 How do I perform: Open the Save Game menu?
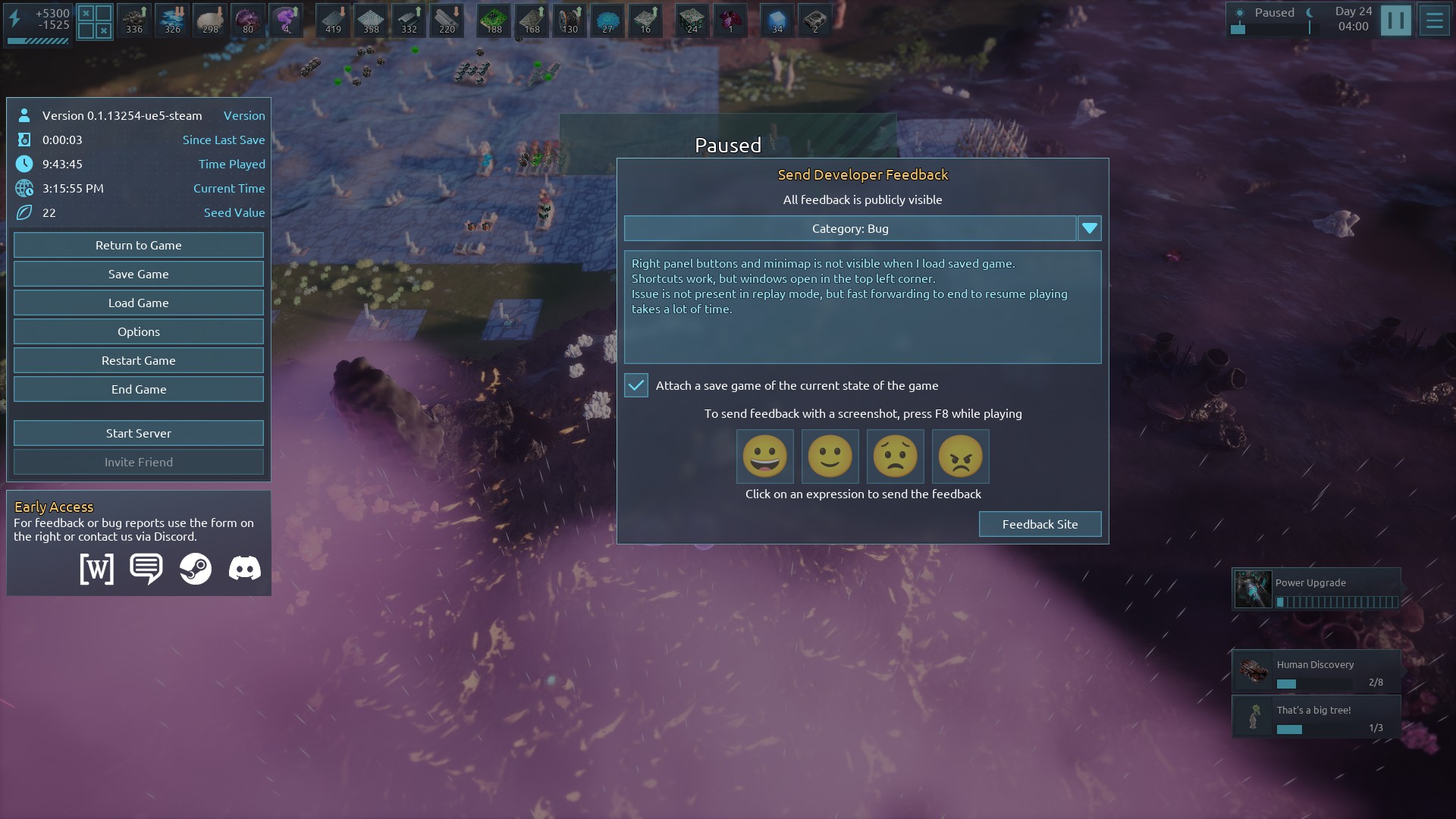[x=138, y=274]
